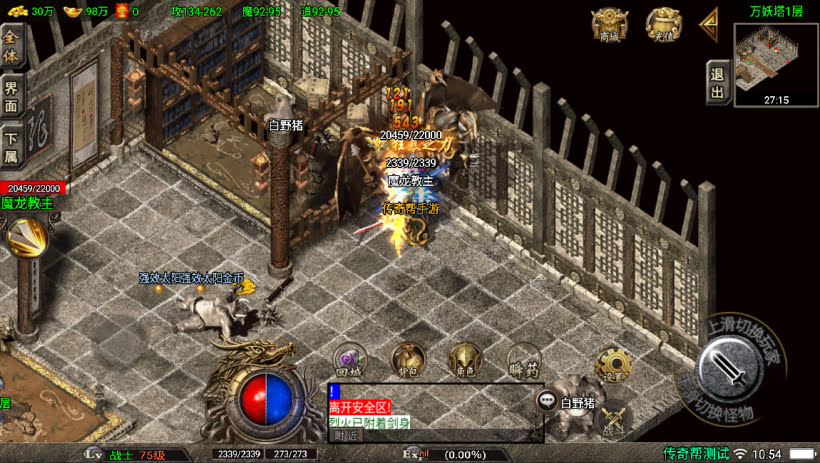
Task: Tap the red-blue dragon orb
Action: click(264, 395)
